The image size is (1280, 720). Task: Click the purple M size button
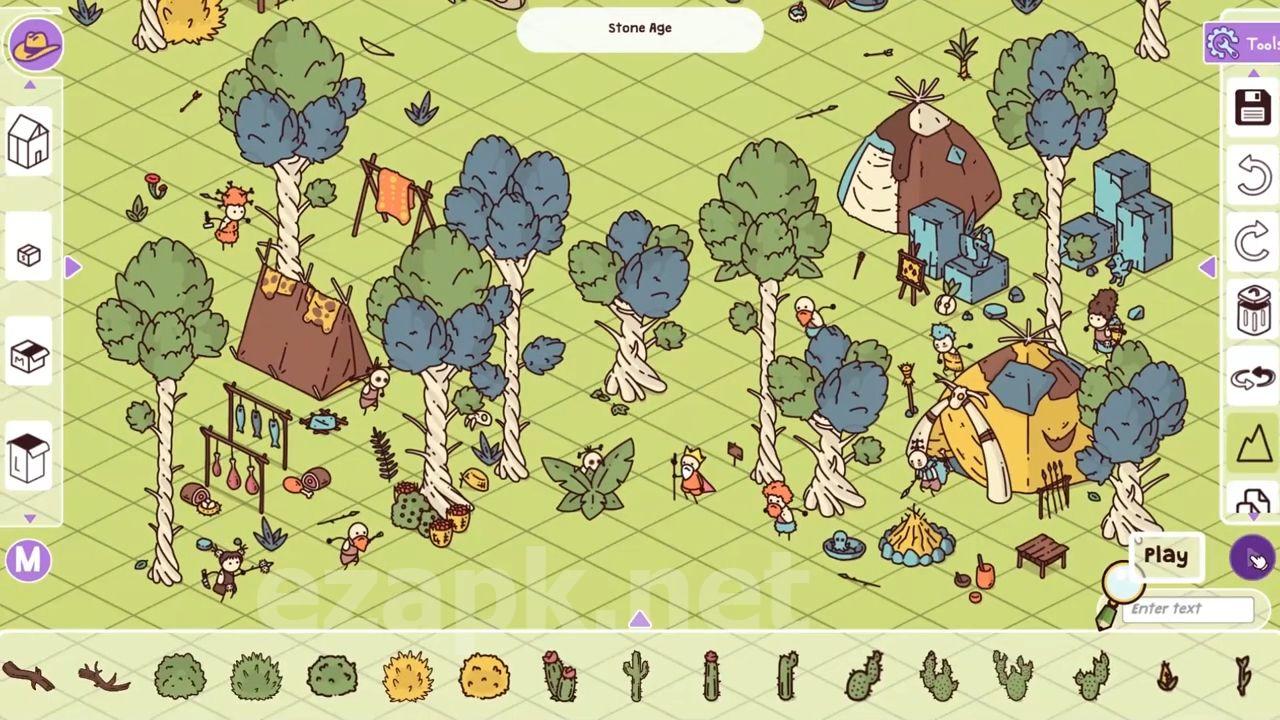coord(28,561)
